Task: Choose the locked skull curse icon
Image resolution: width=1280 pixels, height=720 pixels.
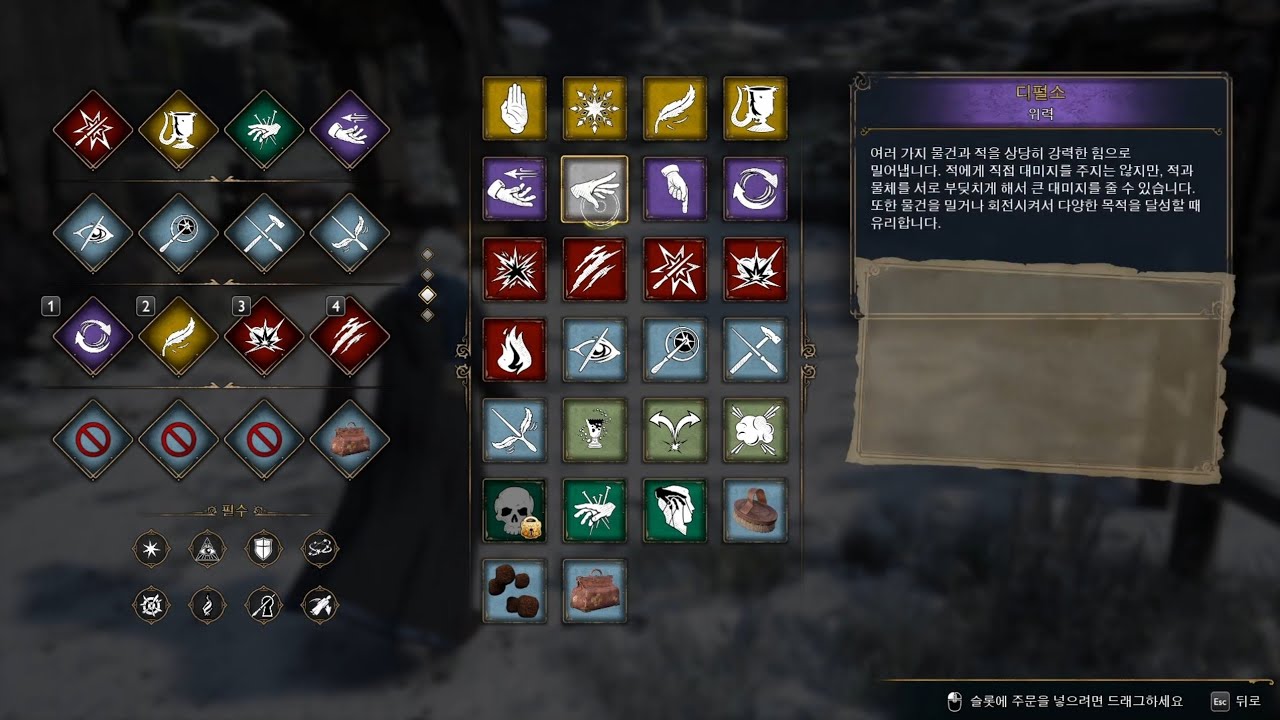Action: click(515, 510)
